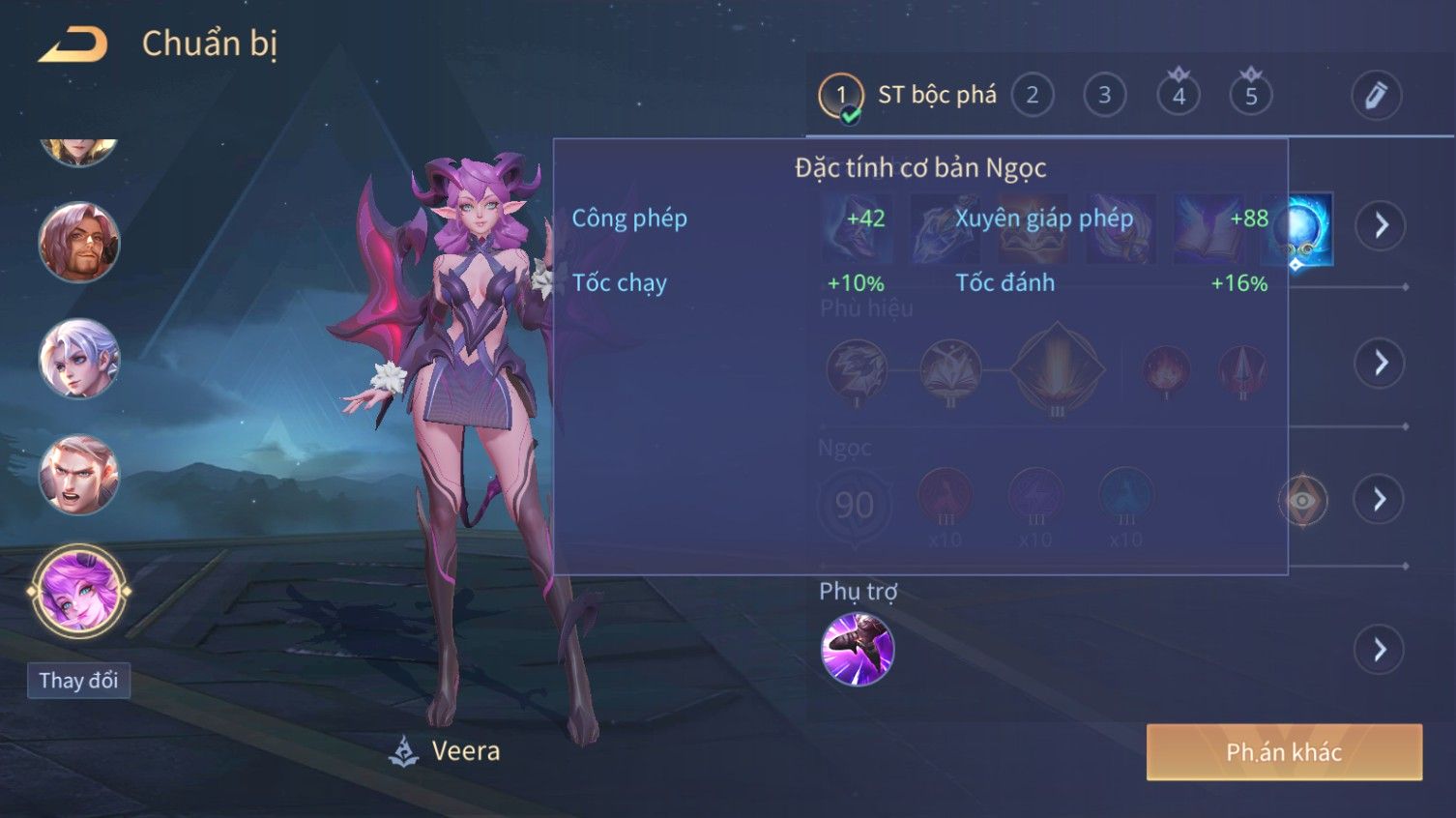The image size is (1456, 818).
Task: Switch to preset slot 2
Action: coord(1032,96)
